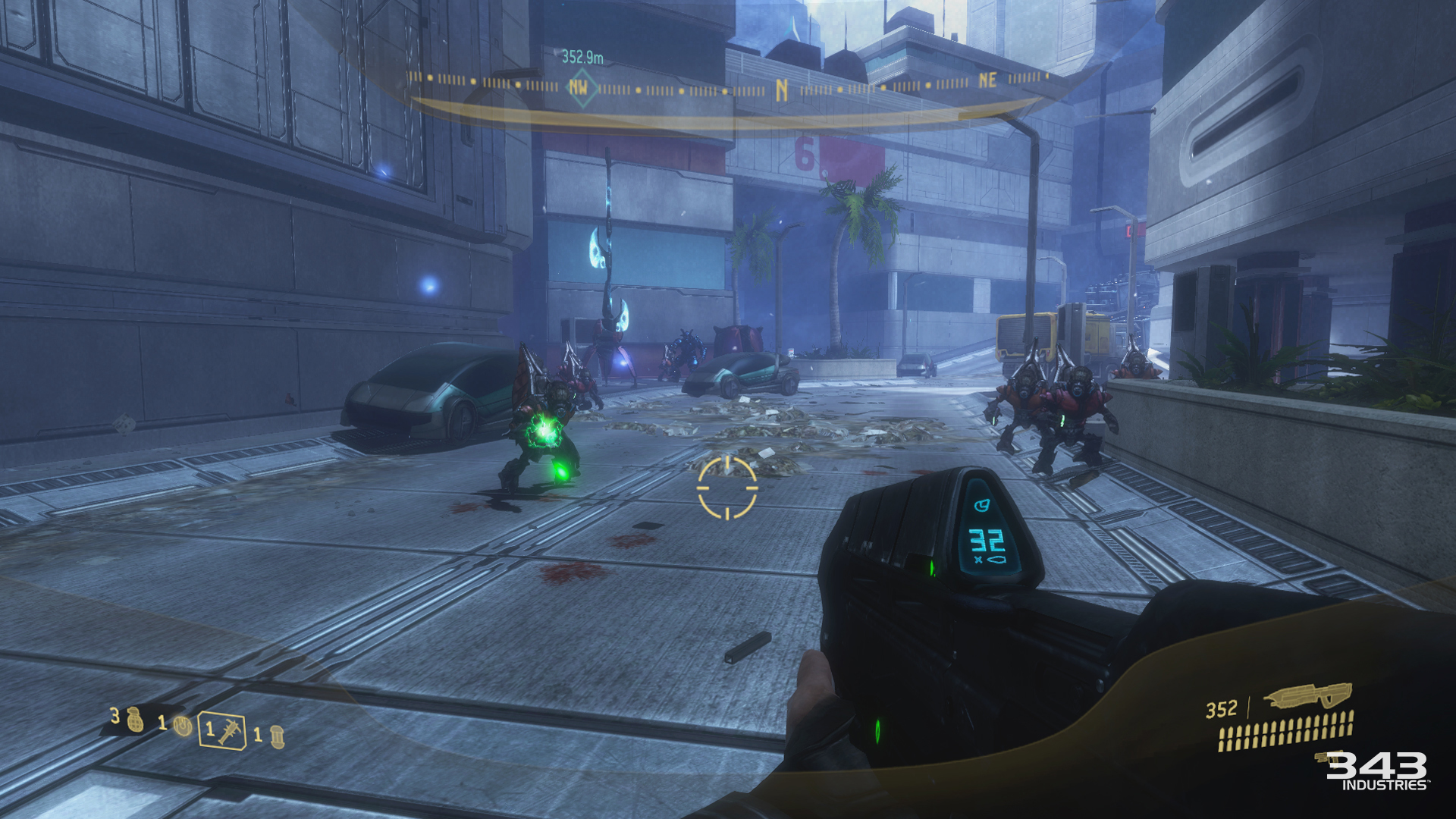Choose the plasma grenade icon
The width and height of the screenshot is (1456, 819).
tap(182, 726)
